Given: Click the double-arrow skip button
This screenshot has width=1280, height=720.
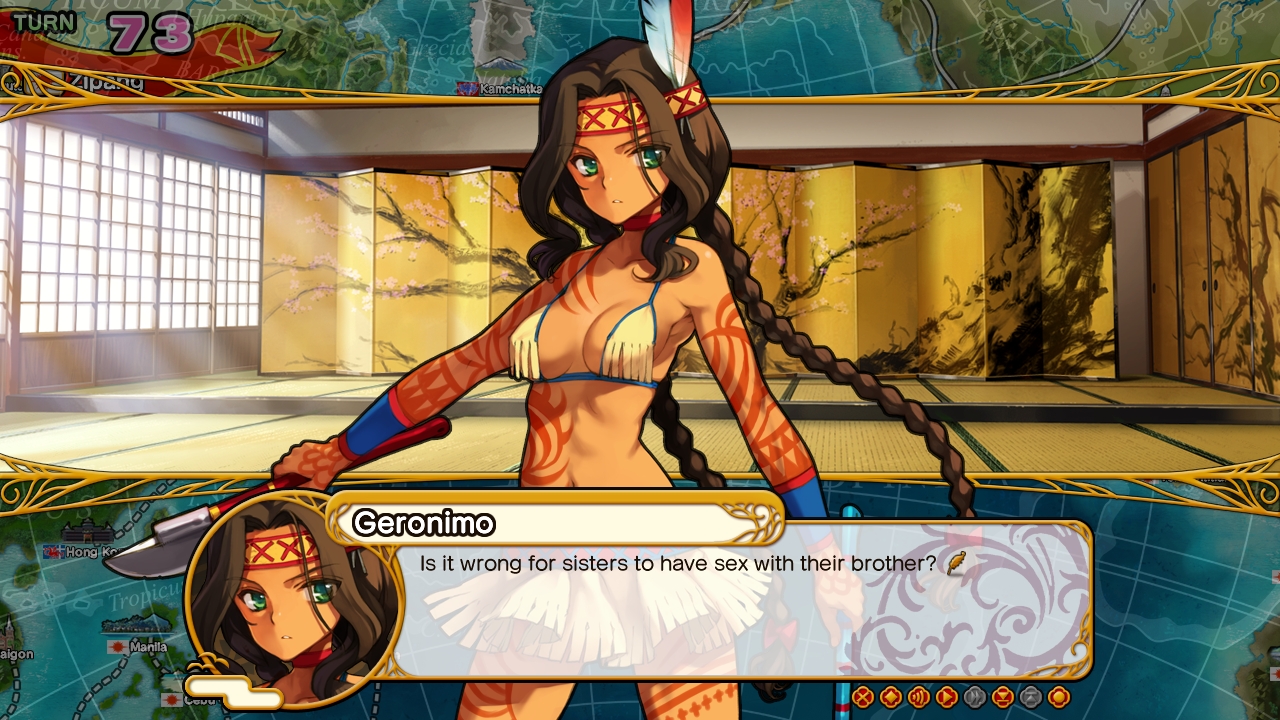Looking at the screenshot, I should pos(975,697).
